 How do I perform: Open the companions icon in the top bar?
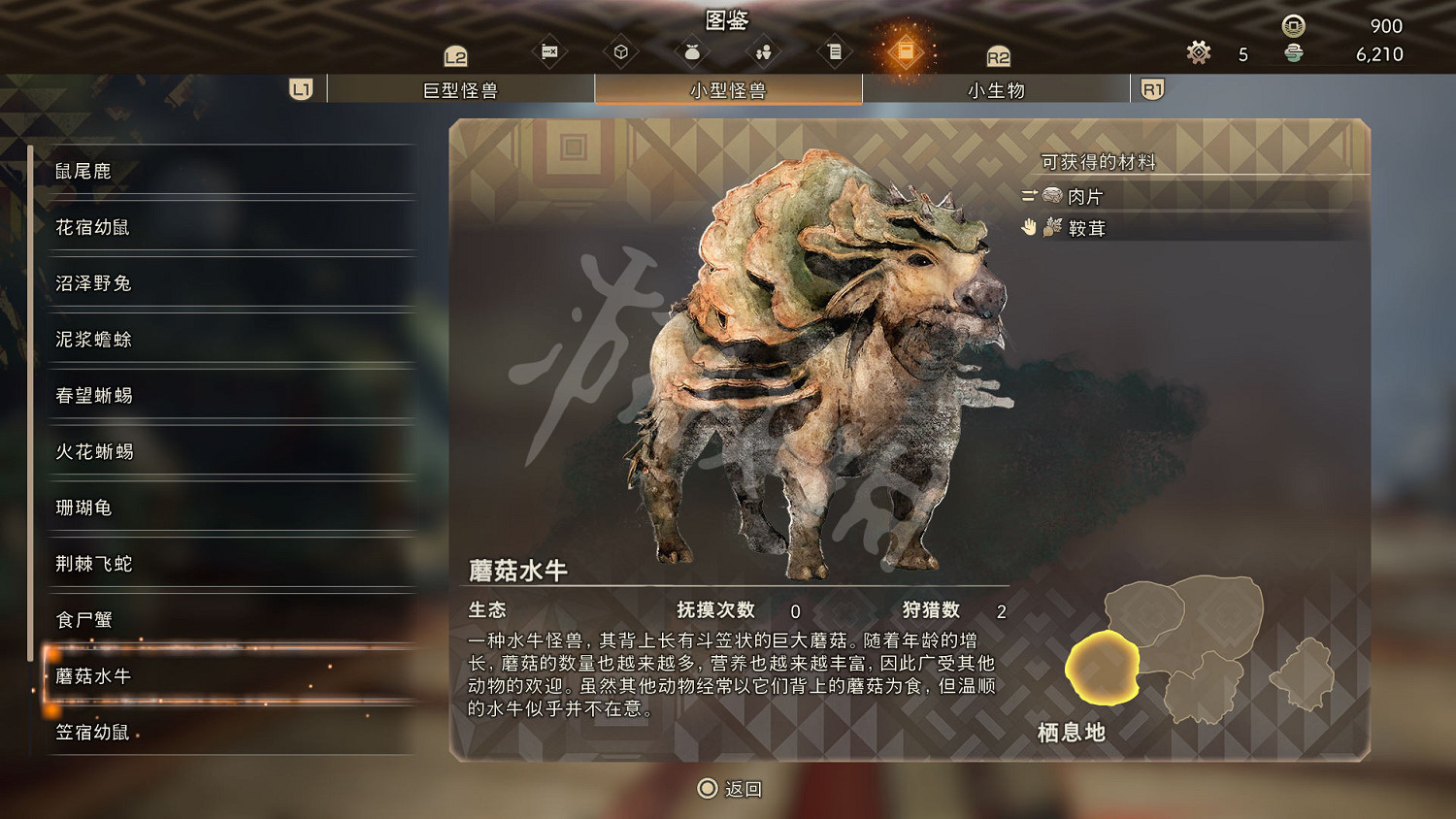764,53
